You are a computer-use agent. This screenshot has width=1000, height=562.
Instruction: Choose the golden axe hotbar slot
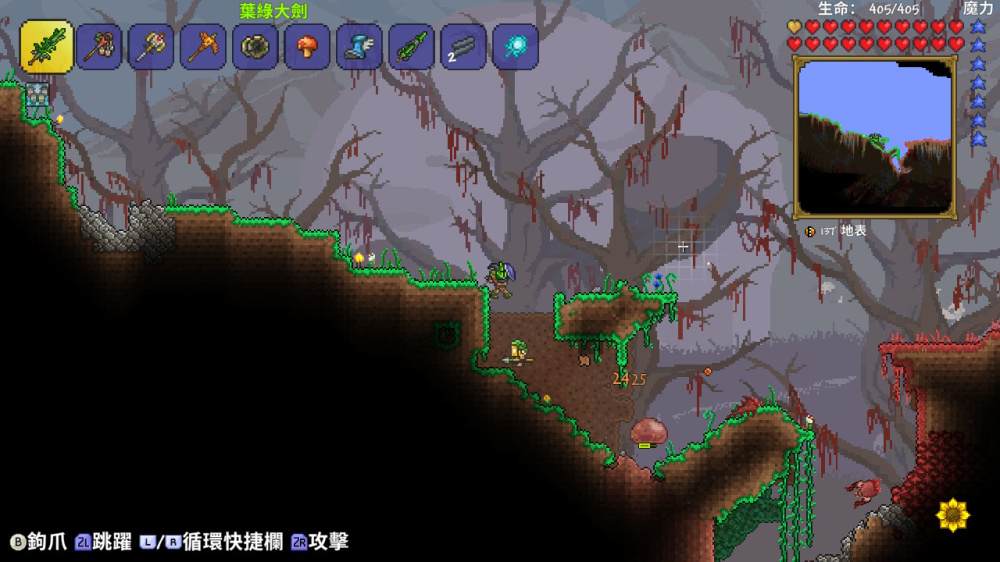(x=152, y=47)
